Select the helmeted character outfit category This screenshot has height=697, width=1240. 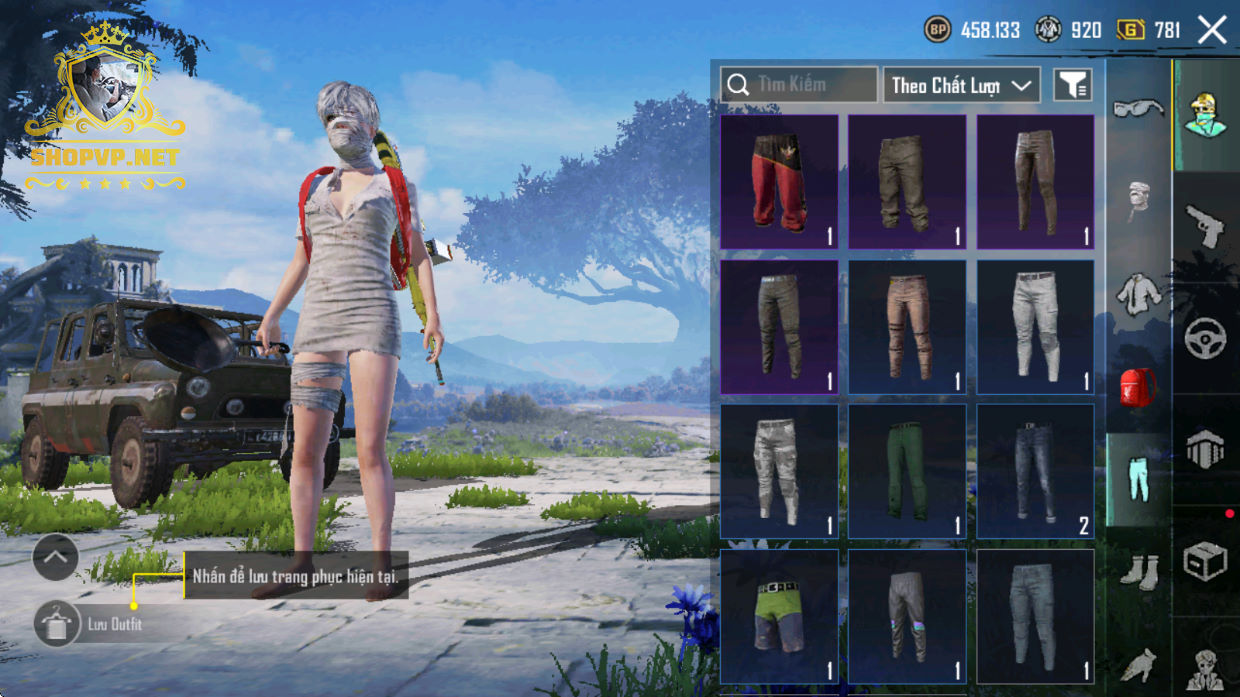pyautogui.click(x=1205, y=114)
